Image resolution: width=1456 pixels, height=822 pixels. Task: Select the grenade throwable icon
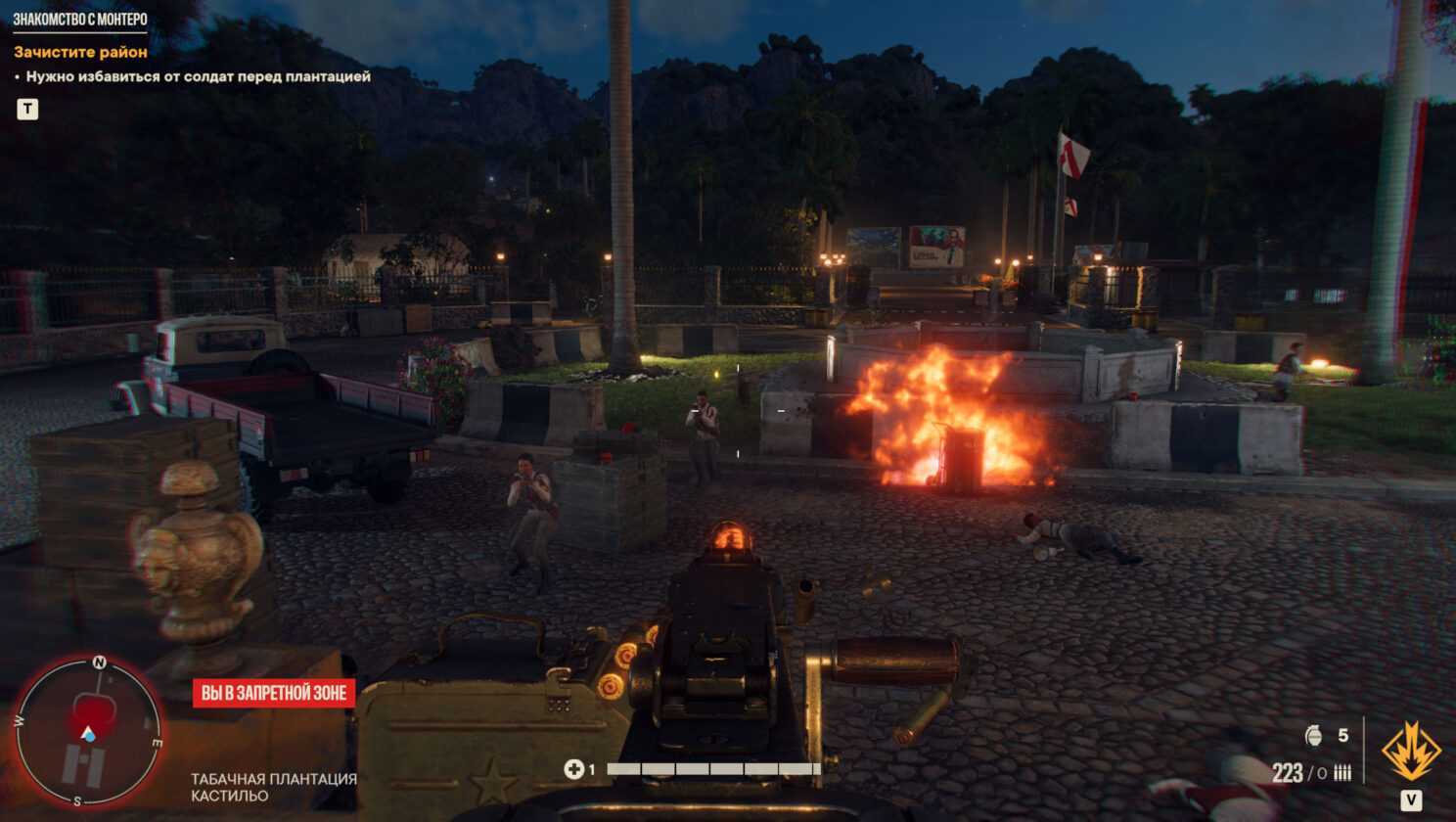(1314, 735)
